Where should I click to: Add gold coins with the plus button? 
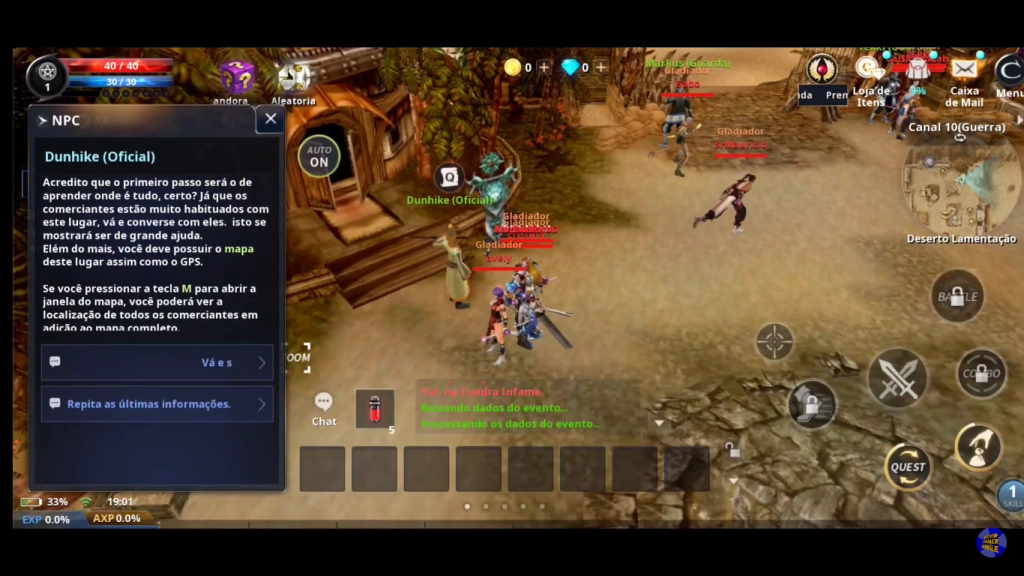coord(544,67)
